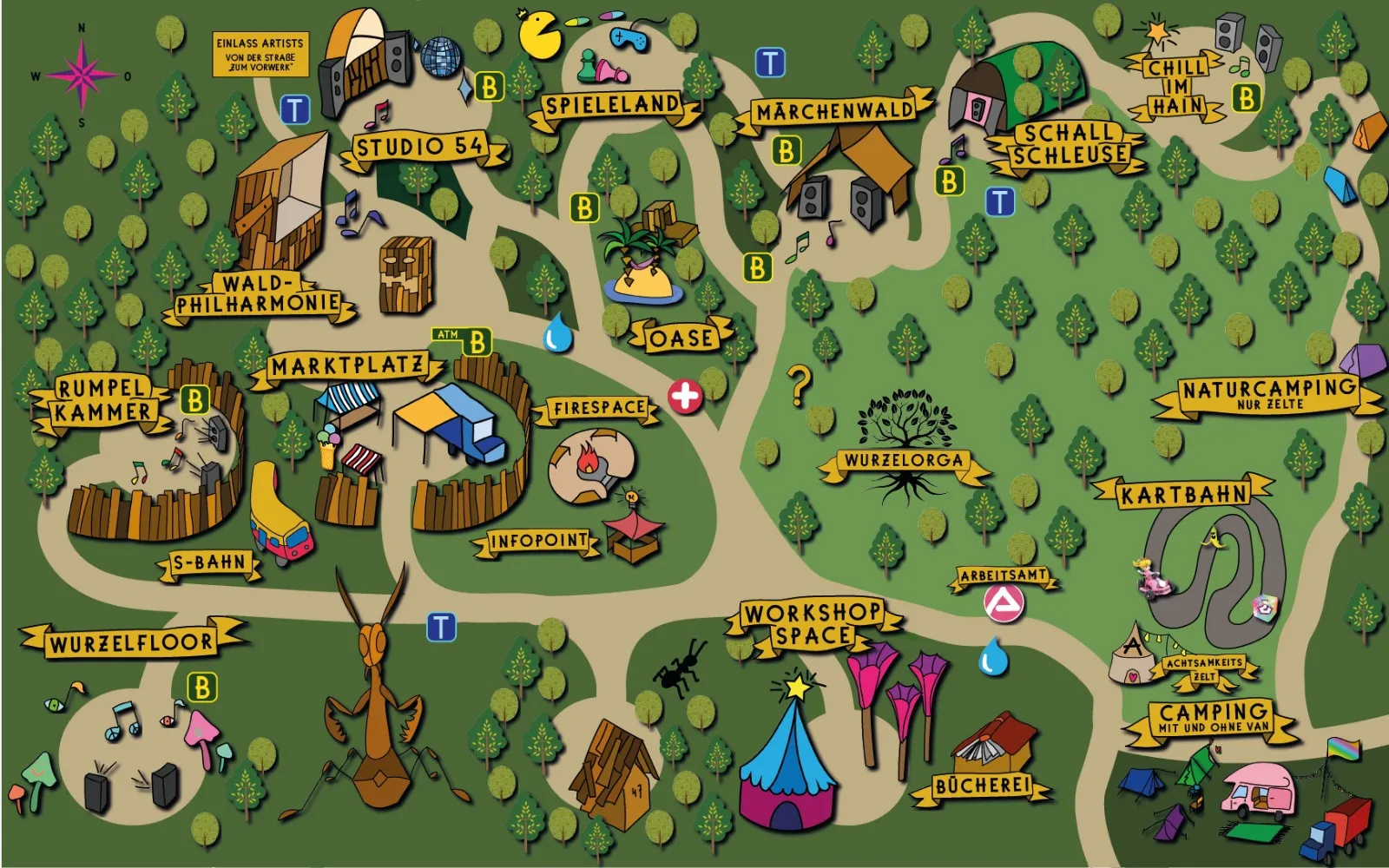
Task: Open the Kartbahn label
Action: (x=1184, y=495)
